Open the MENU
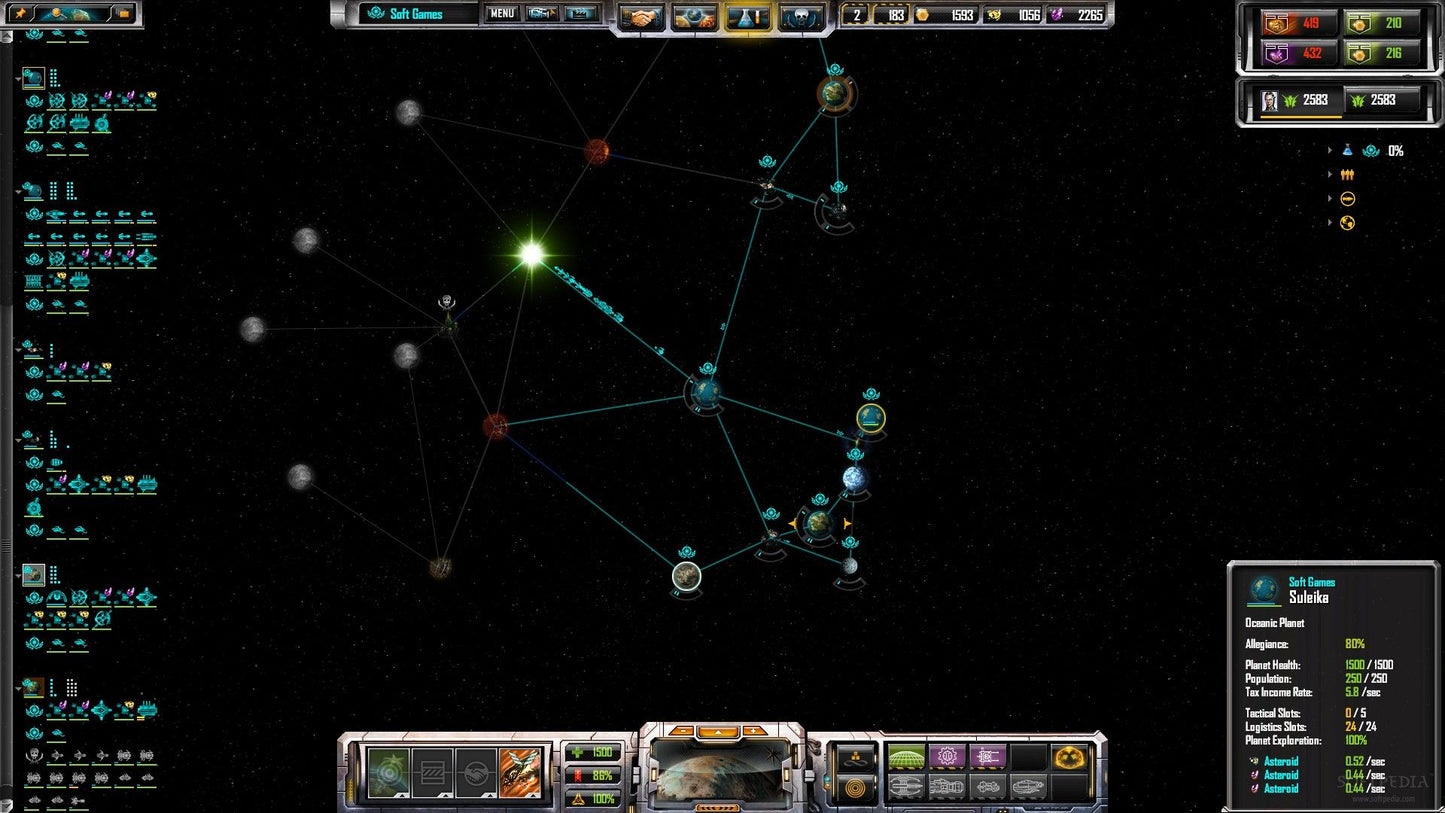Image resolution: width=1445 pixels, height=813 pixels. tap(500, 13)
